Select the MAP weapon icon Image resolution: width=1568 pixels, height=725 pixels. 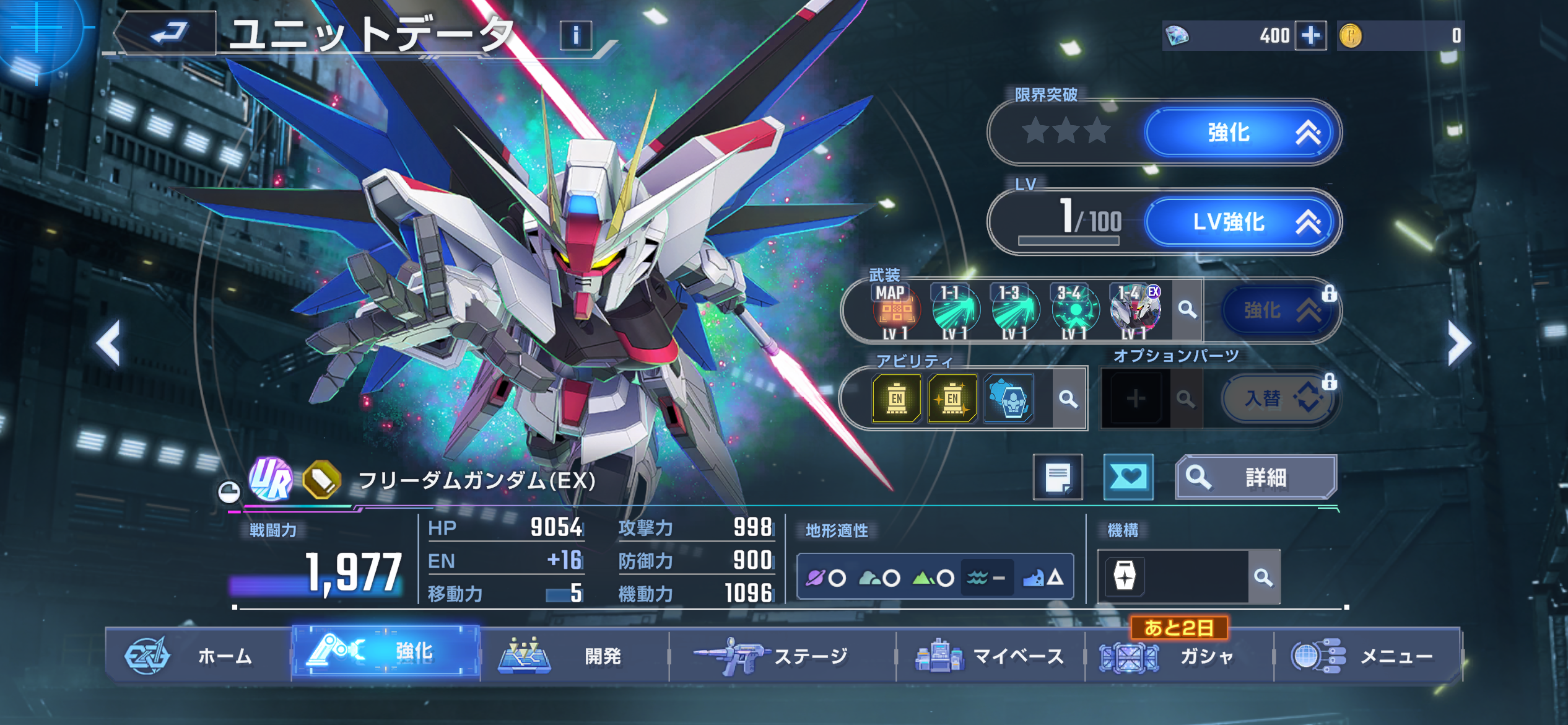coord(895,310)
